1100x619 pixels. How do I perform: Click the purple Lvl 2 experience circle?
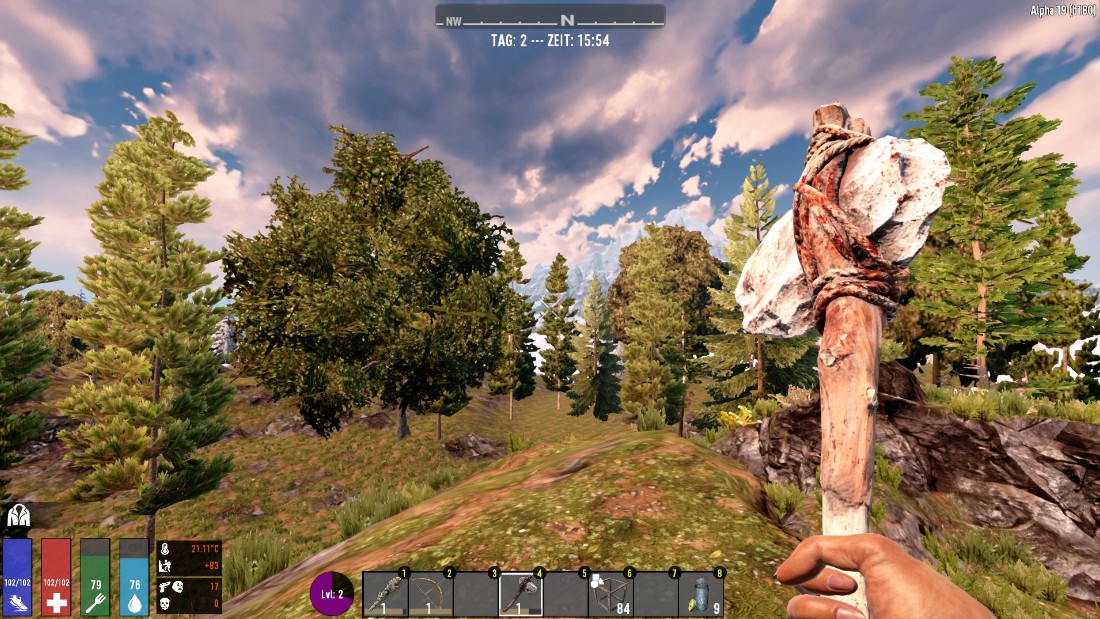point(332,593)
